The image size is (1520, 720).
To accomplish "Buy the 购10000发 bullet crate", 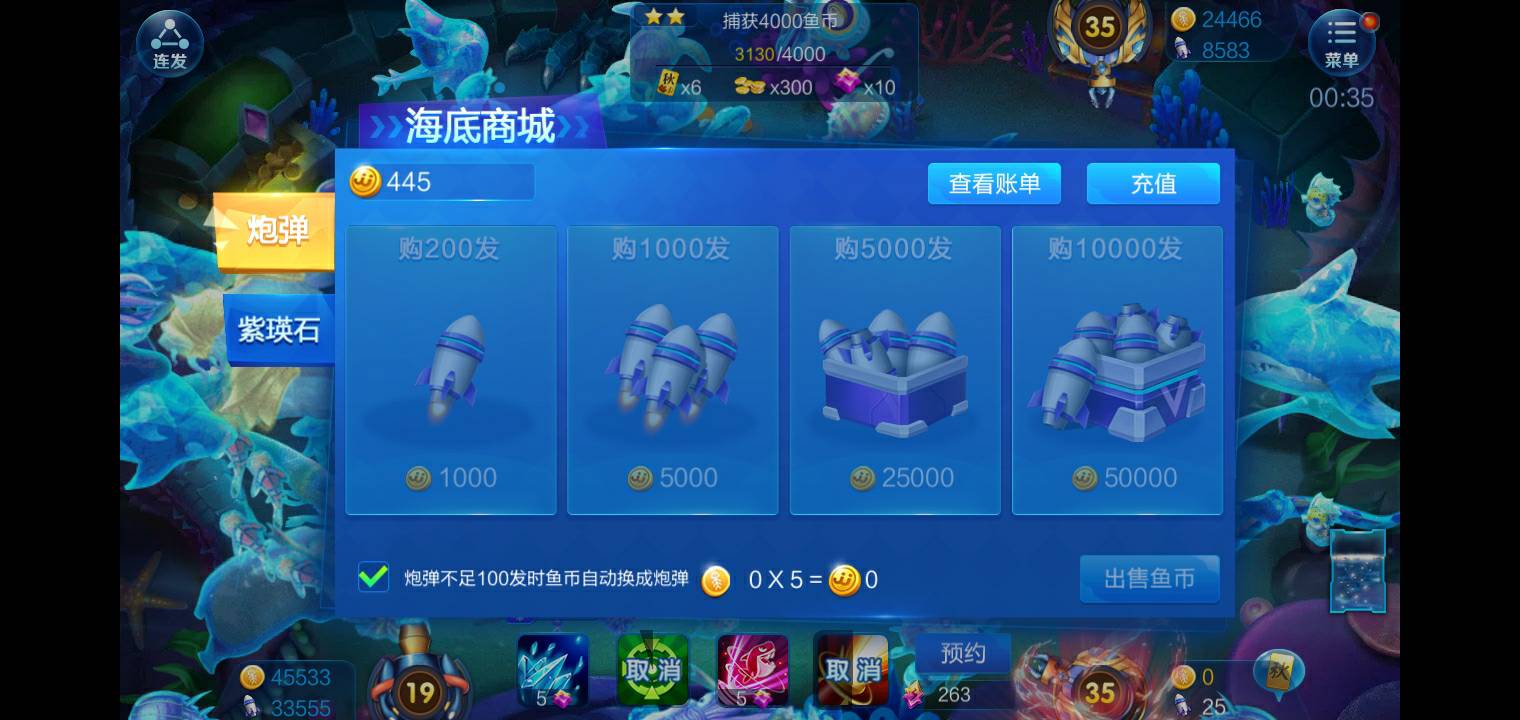I will point(1116,370).
